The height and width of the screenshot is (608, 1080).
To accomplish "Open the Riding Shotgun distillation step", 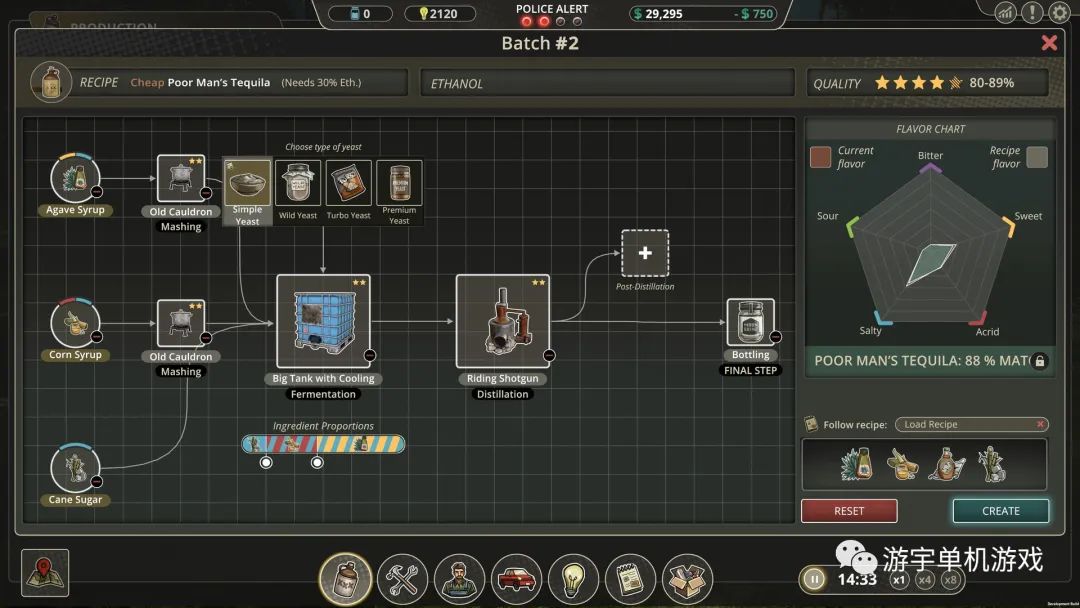I will [502, 321].
